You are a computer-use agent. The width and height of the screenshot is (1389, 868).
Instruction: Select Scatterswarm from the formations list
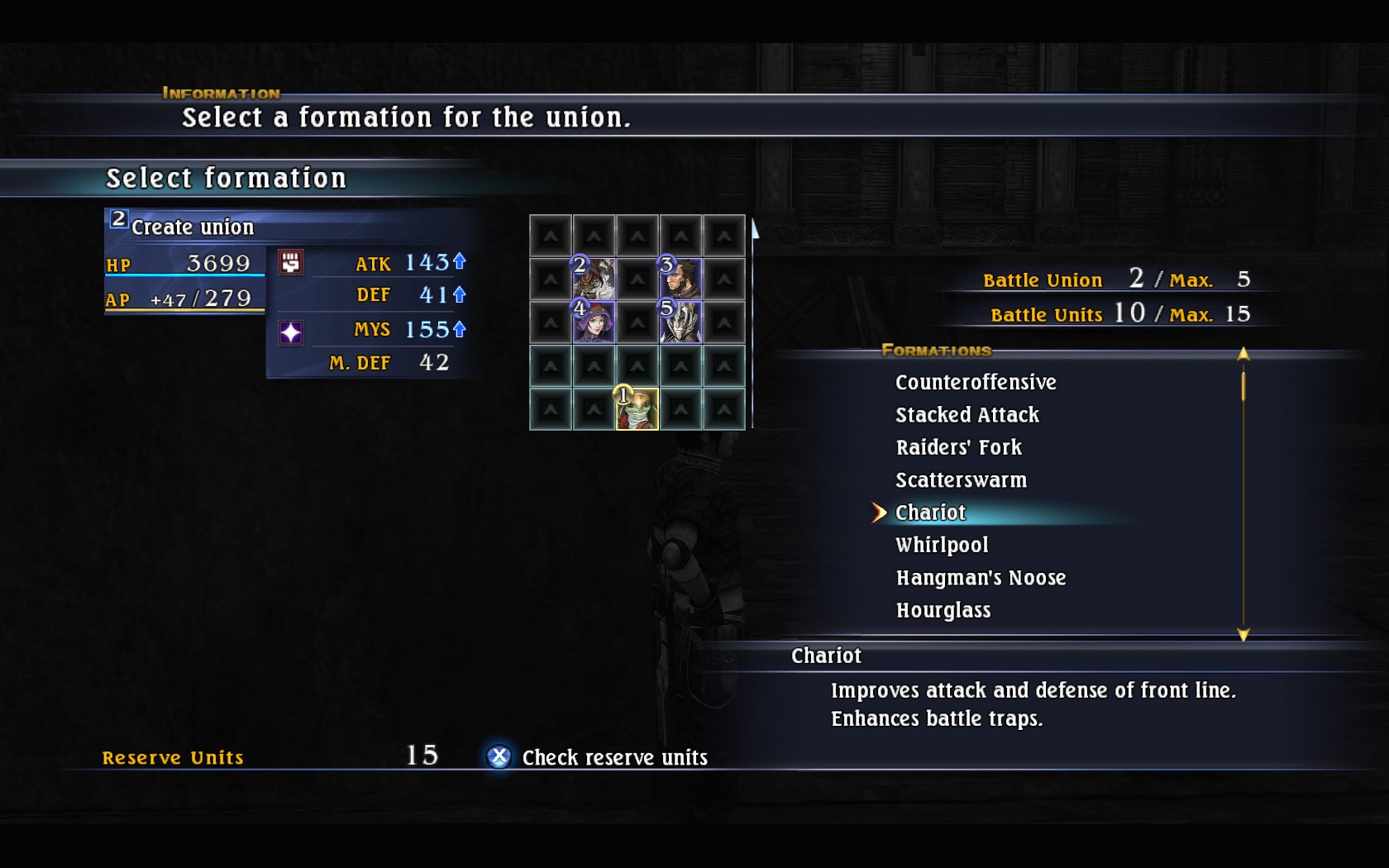[961, 480]
